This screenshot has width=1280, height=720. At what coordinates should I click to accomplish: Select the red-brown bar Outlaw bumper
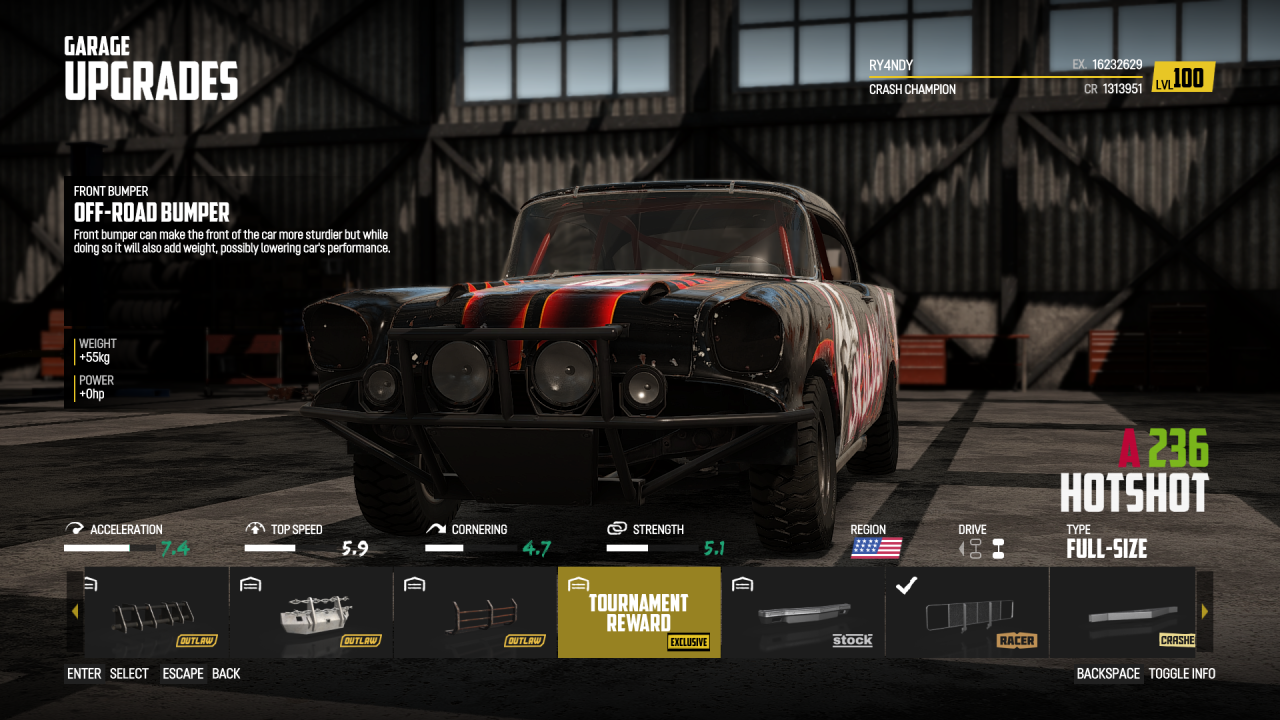(475, 612)
